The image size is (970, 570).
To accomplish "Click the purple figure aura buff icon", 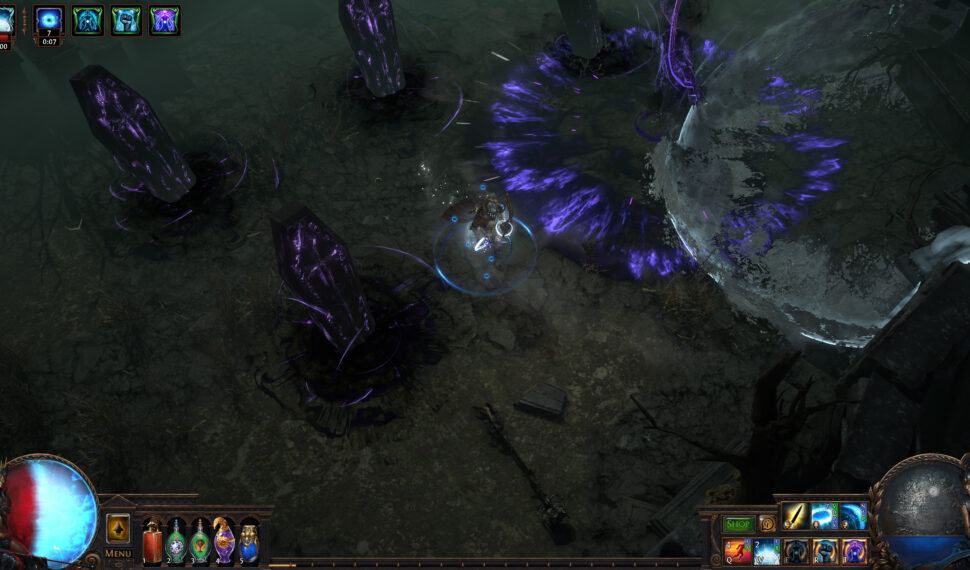I will click(x=164, y=20).
